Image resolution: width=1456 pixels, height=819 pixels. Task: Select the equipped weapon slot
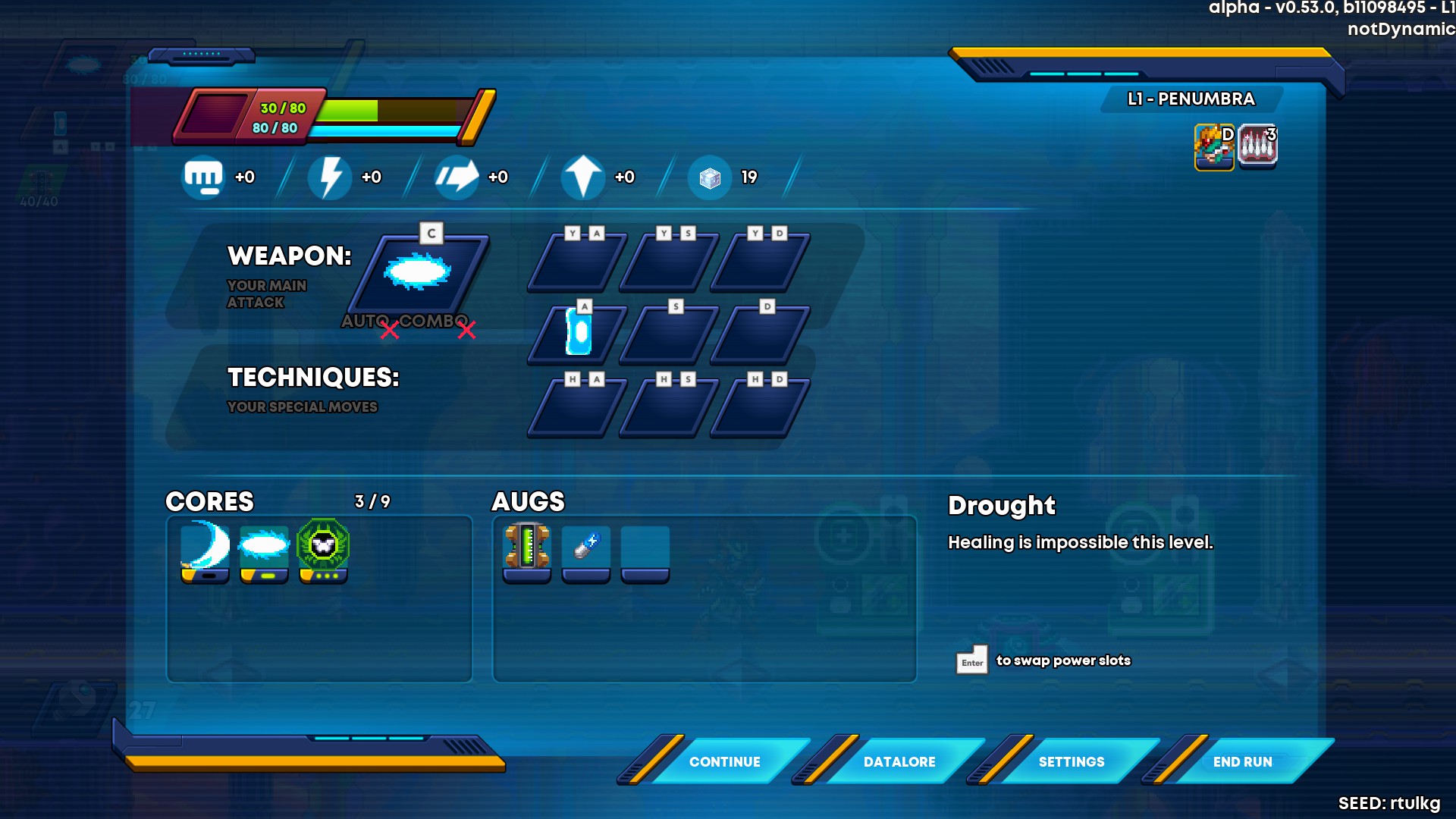[x=419, y=271]
